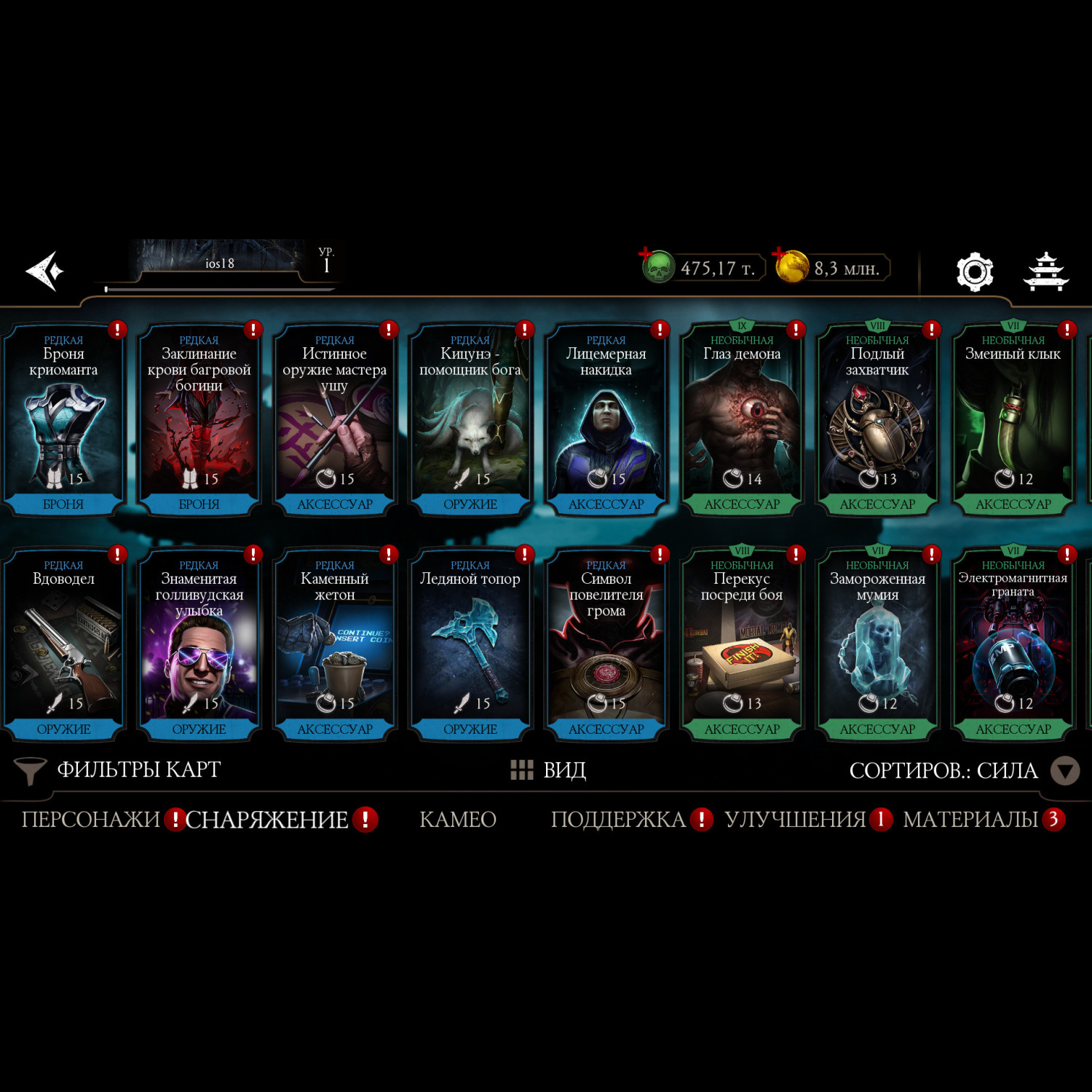
Task: Switch to the Персонажи tab
Action: coord(90,820)
